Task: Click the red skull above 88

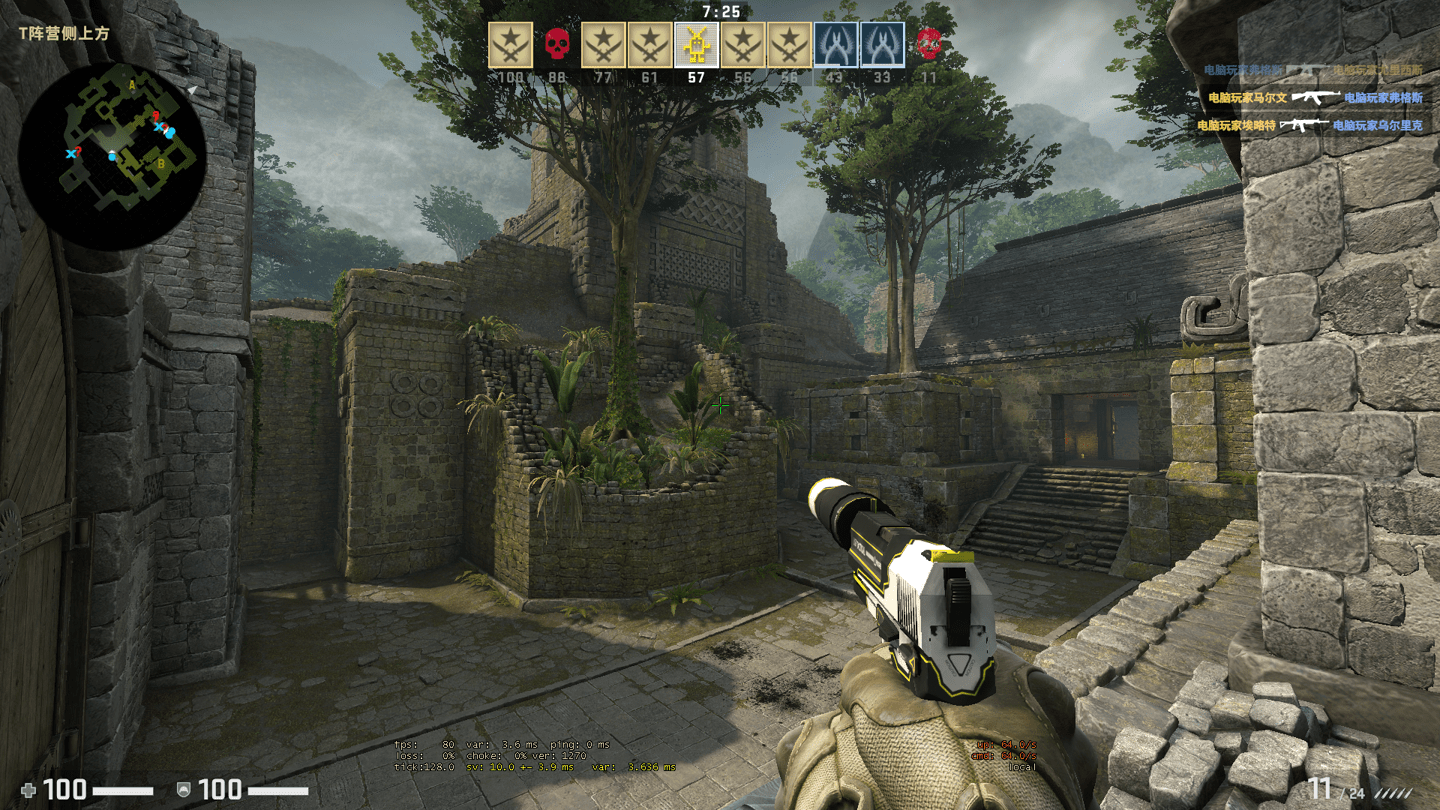Action: point(557,45)
